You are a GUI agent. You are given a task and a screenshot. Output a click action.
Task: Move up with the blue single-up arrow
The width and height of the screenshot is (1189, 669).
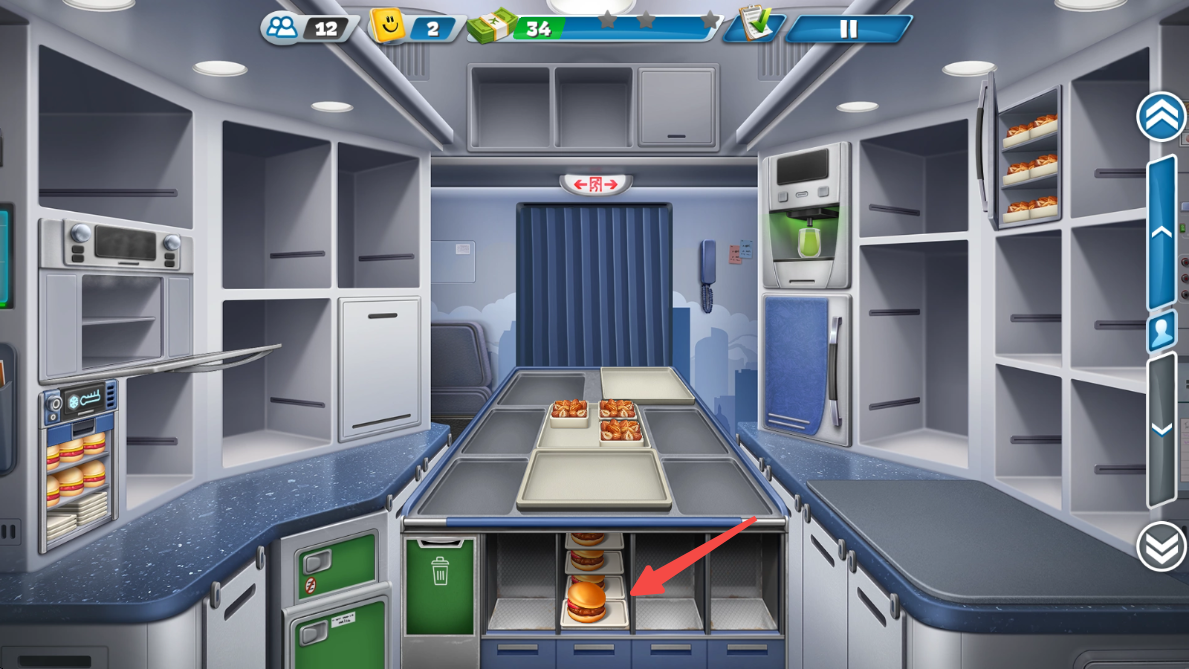(x=1161, y=232)
